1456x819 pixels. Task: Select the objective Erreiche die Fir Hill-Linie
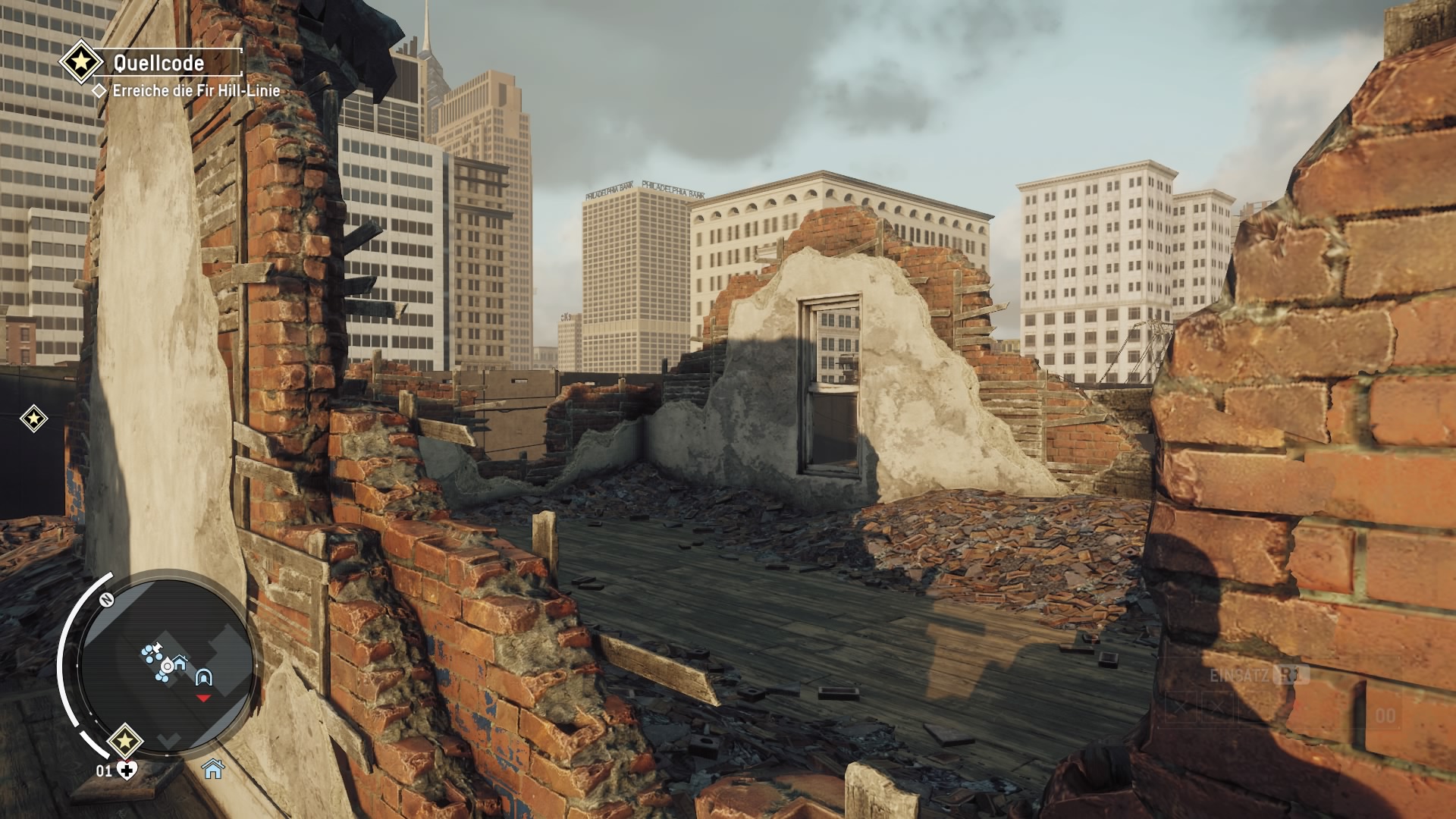click(x=196, y=91)
